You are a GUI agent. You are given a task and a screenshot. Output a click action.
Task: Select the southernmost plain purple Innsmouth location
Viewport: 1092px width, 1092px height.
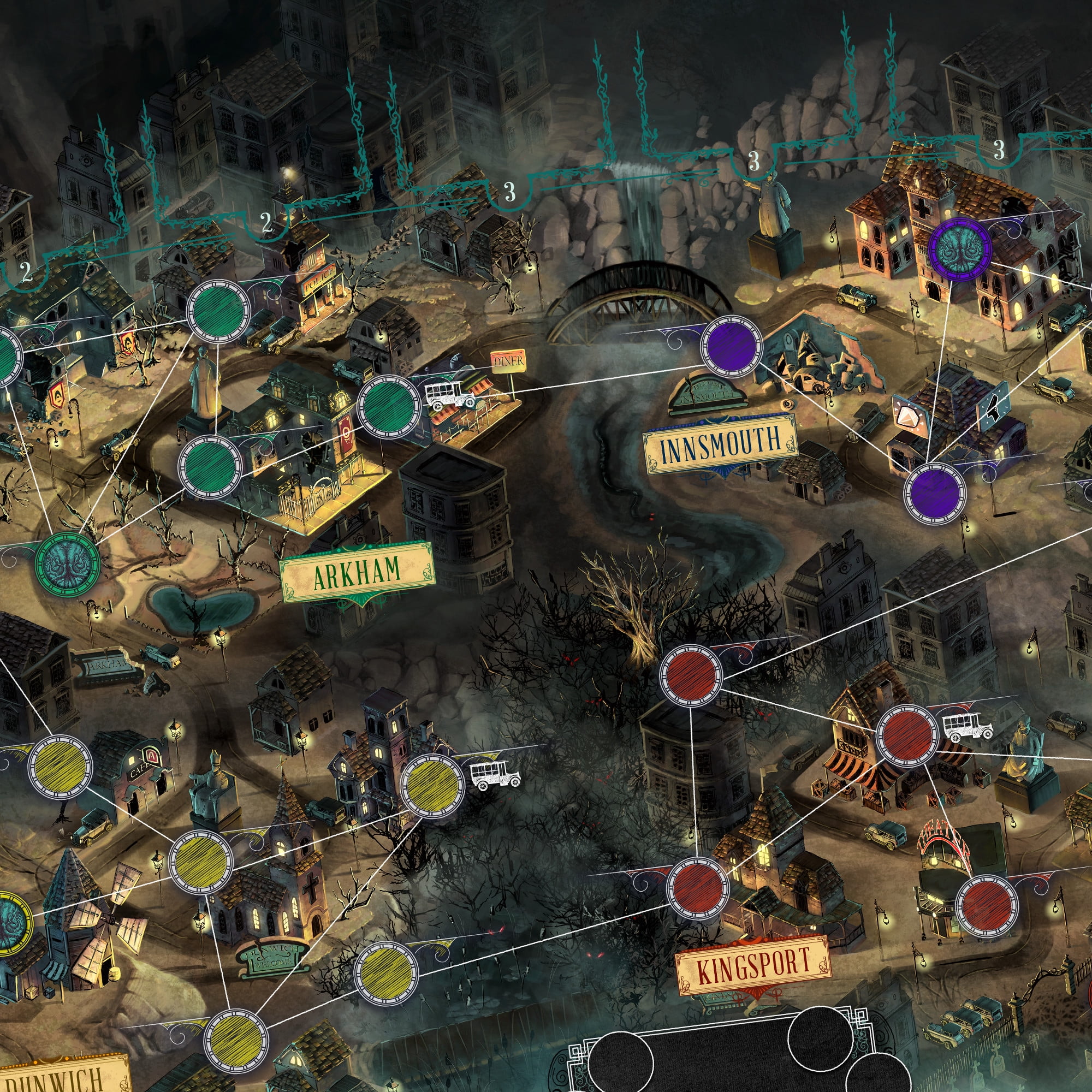(x=935, y=492)
